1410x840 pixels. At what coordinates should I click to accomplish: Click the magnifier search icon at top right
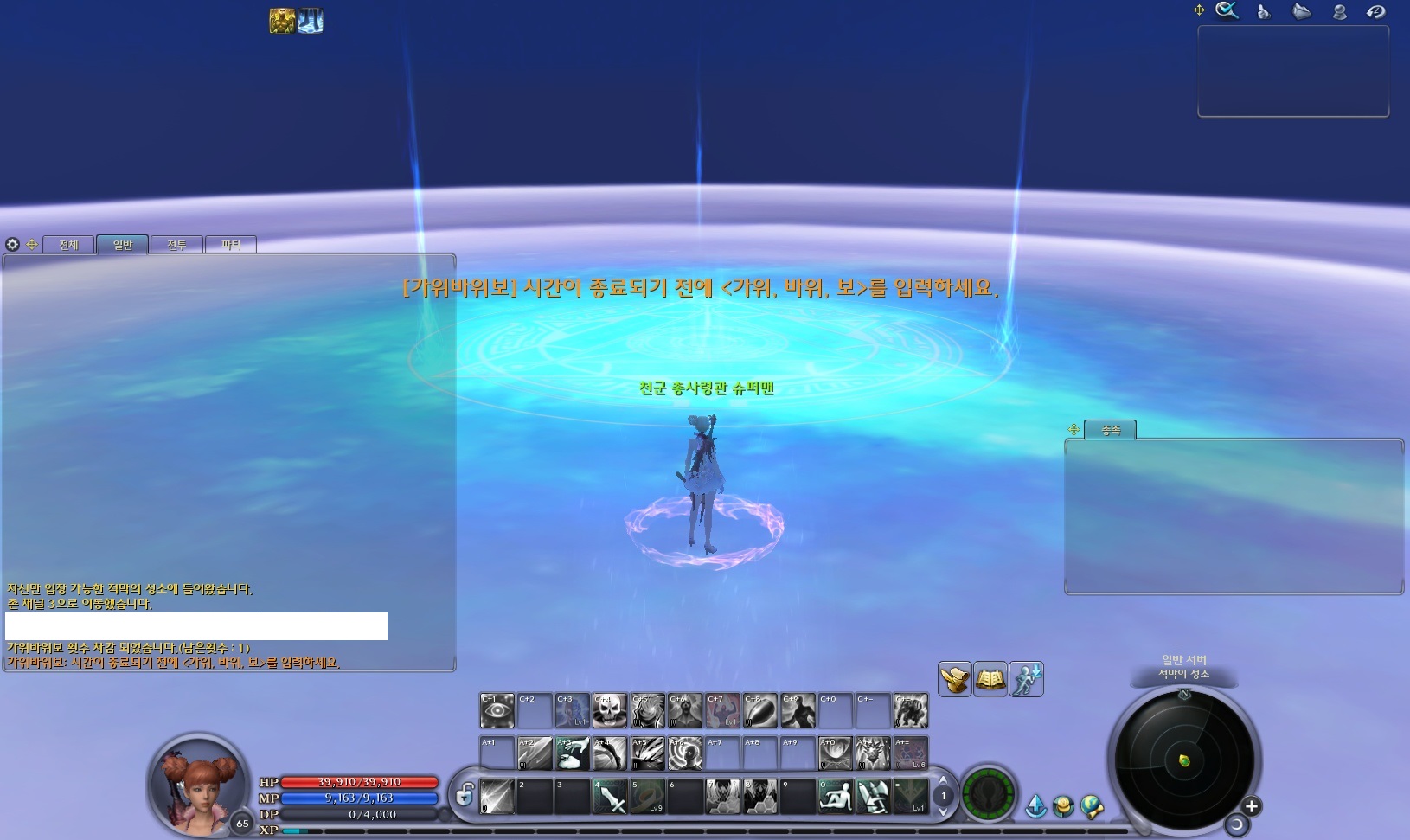(x=1227, y=11)
